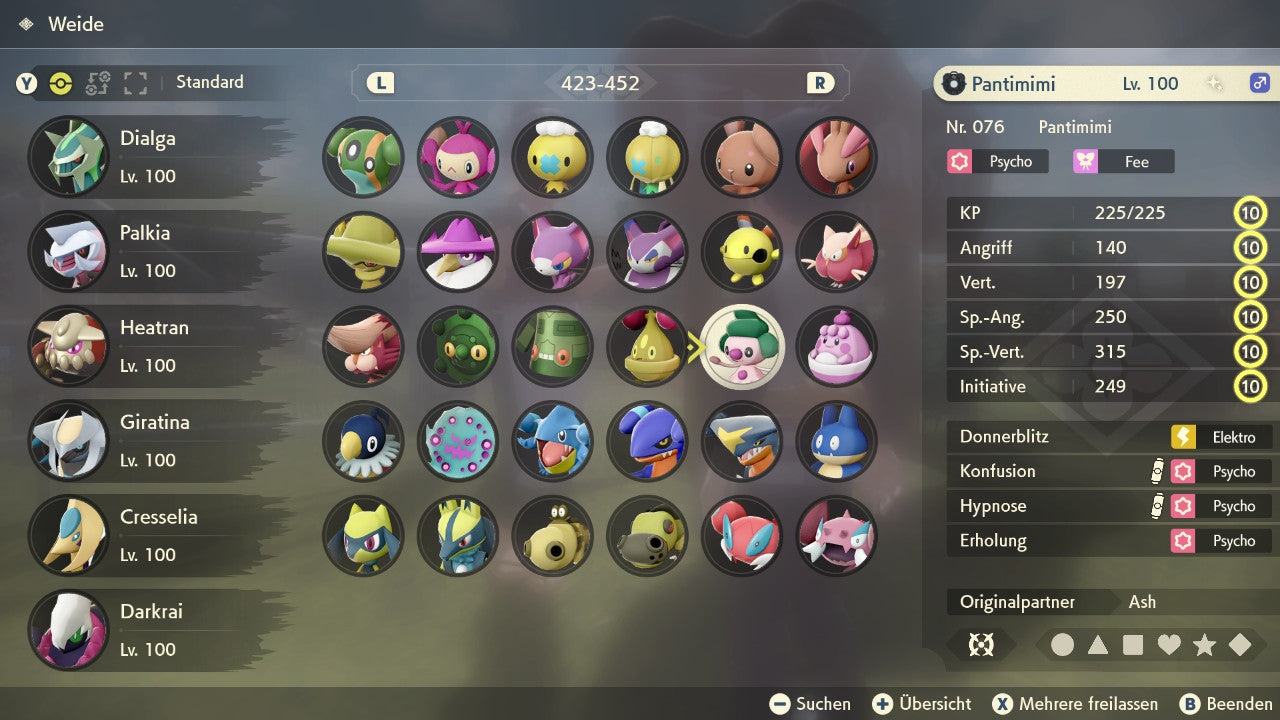Viewport: 1280px width, 720px height.
Task: Choose the Munchlax pasture slot
Action: pos(837,441)
